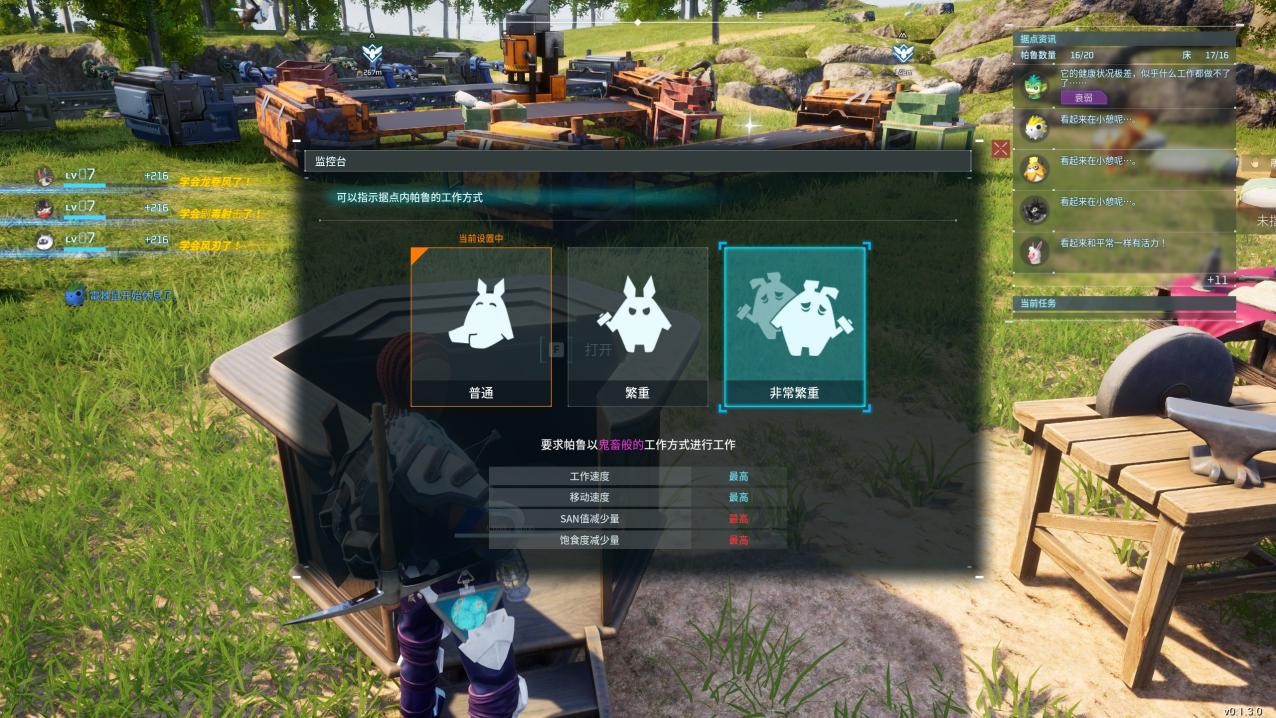
Task: Show the +11 more Pals entry
Action: (x=1217, y=280)
